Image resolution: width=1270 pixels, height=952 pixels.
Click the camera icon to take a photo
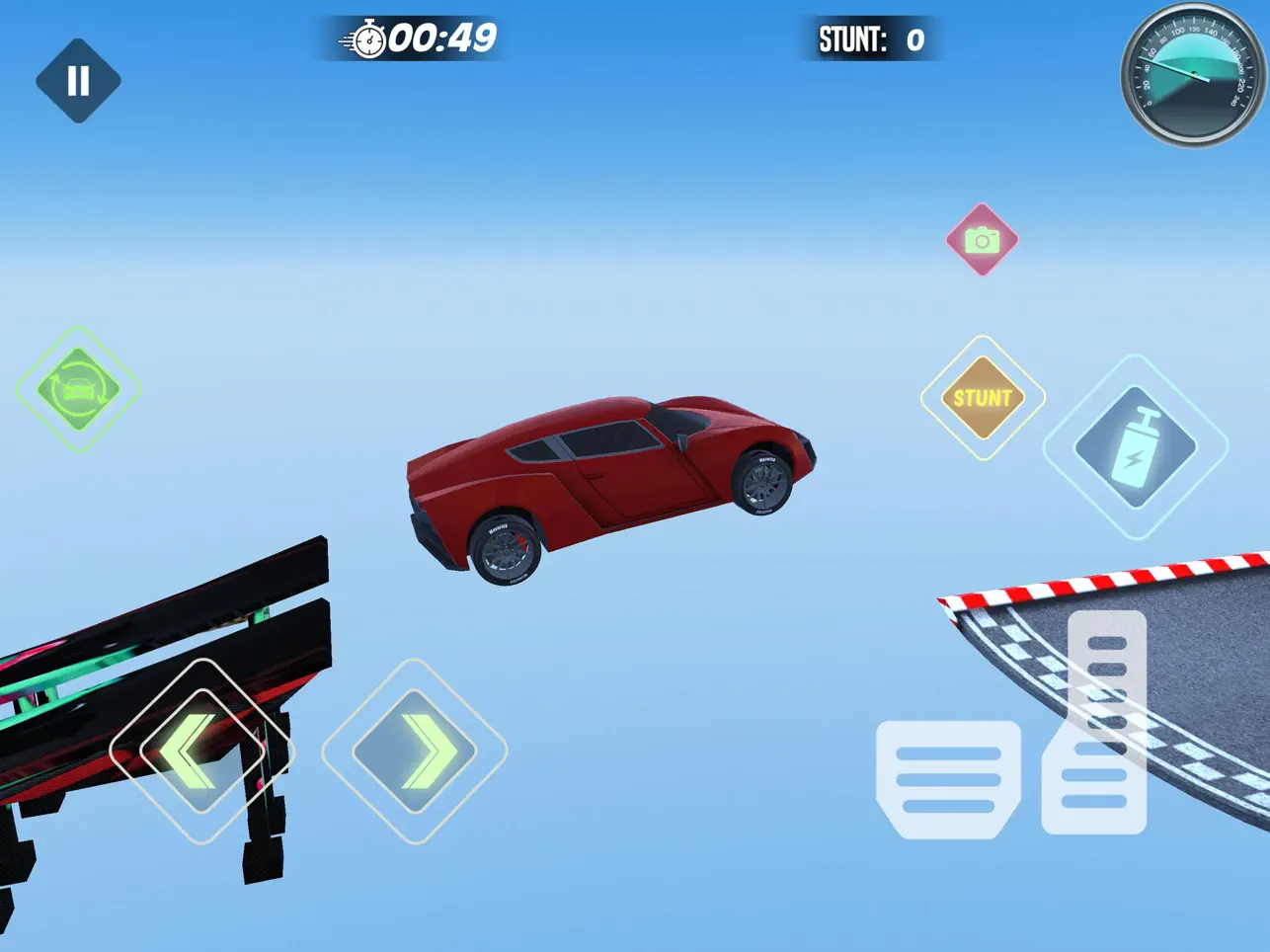tap(982, 239)
